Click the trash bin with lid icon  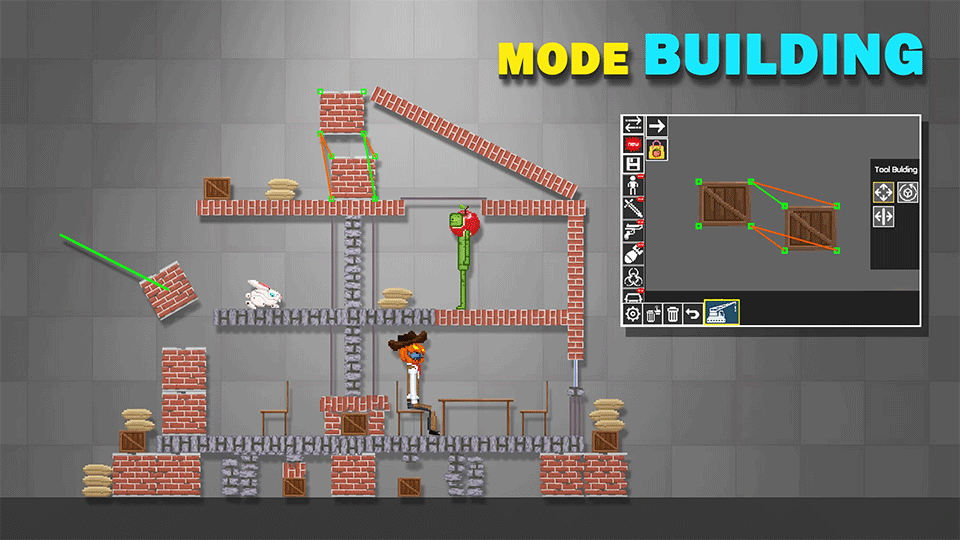tap(652, 315)
